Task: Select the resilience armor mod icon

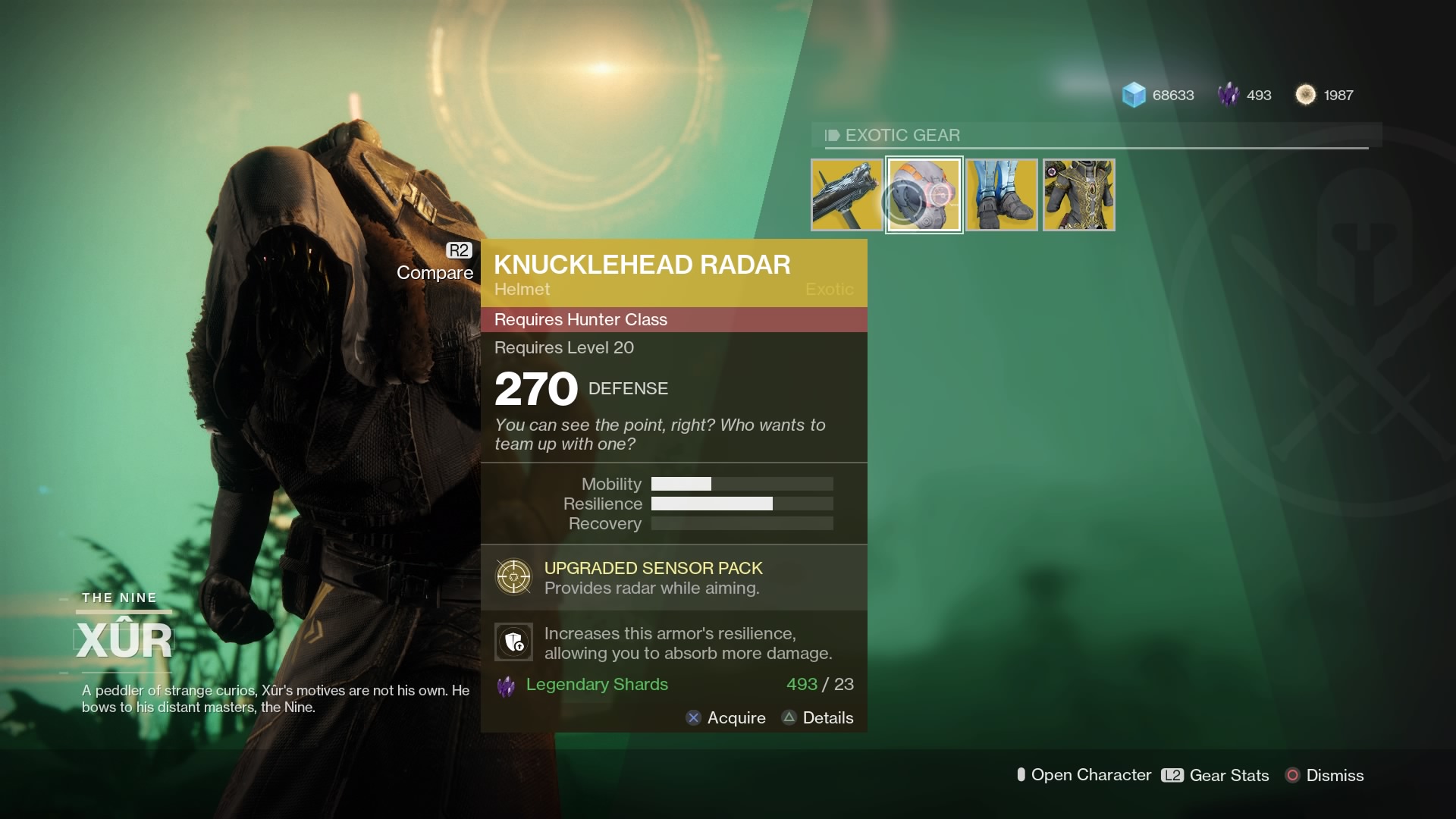Action: 515,642
